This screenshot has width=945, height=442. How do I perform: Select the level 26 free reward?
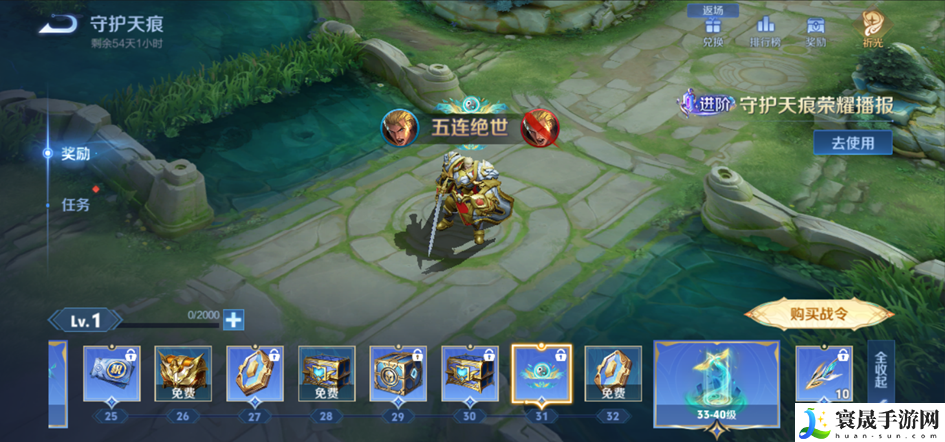click(183, 375)
